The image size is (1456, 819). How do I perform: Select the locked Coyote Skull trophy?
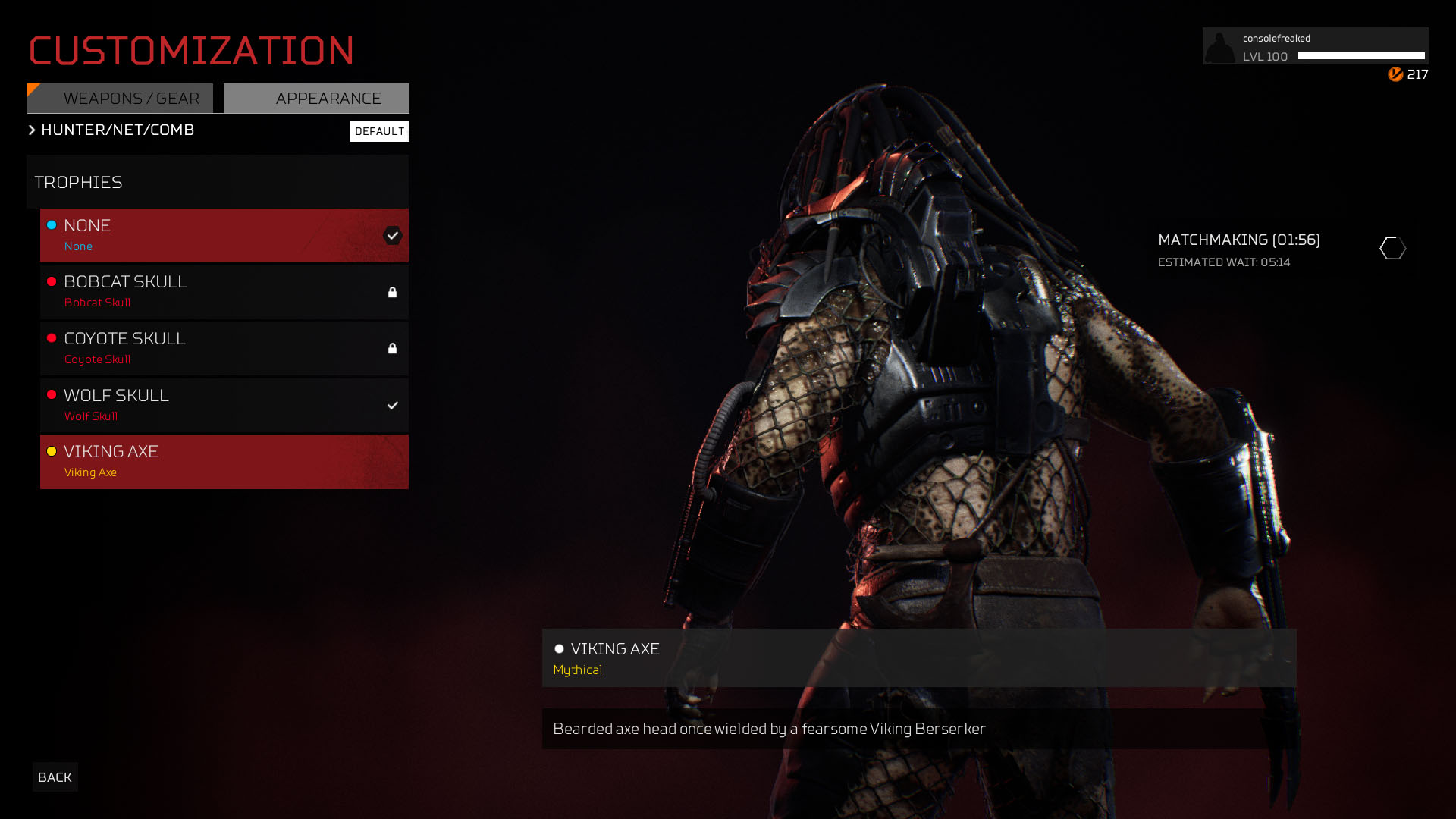click(x=224, y=348)
